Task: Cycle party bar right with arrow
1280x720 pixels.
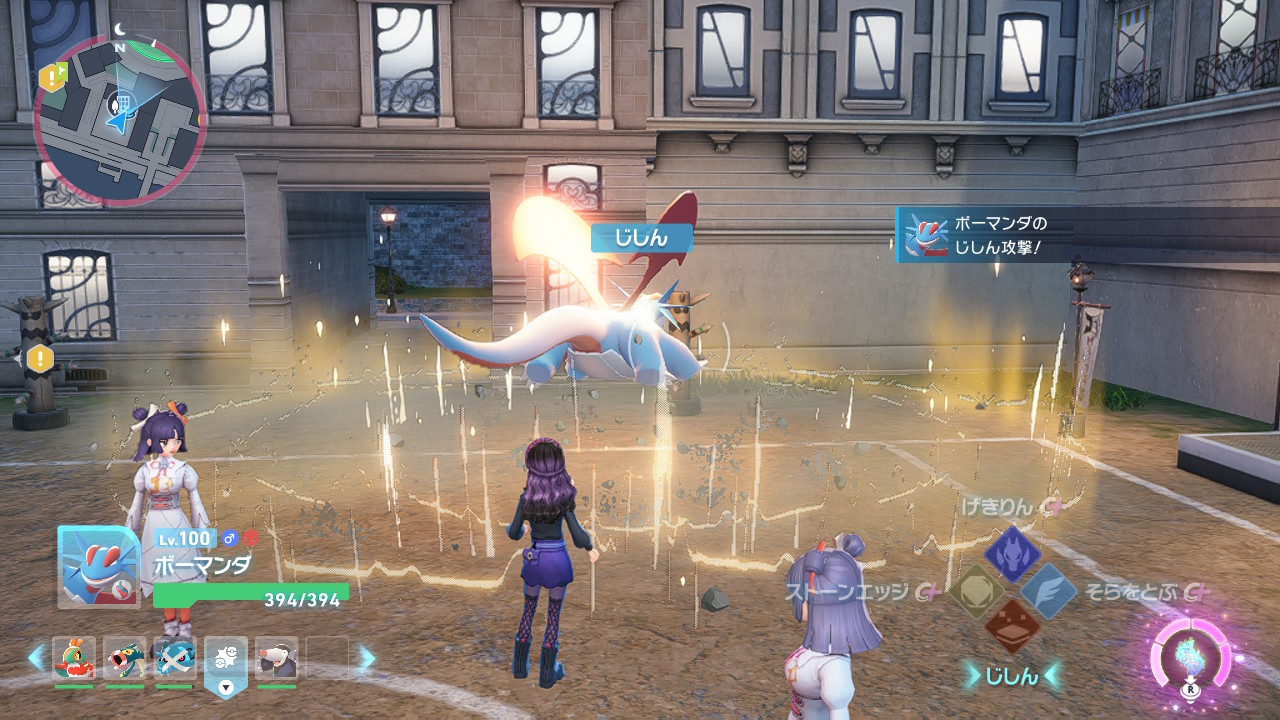Action: point(367,658)
